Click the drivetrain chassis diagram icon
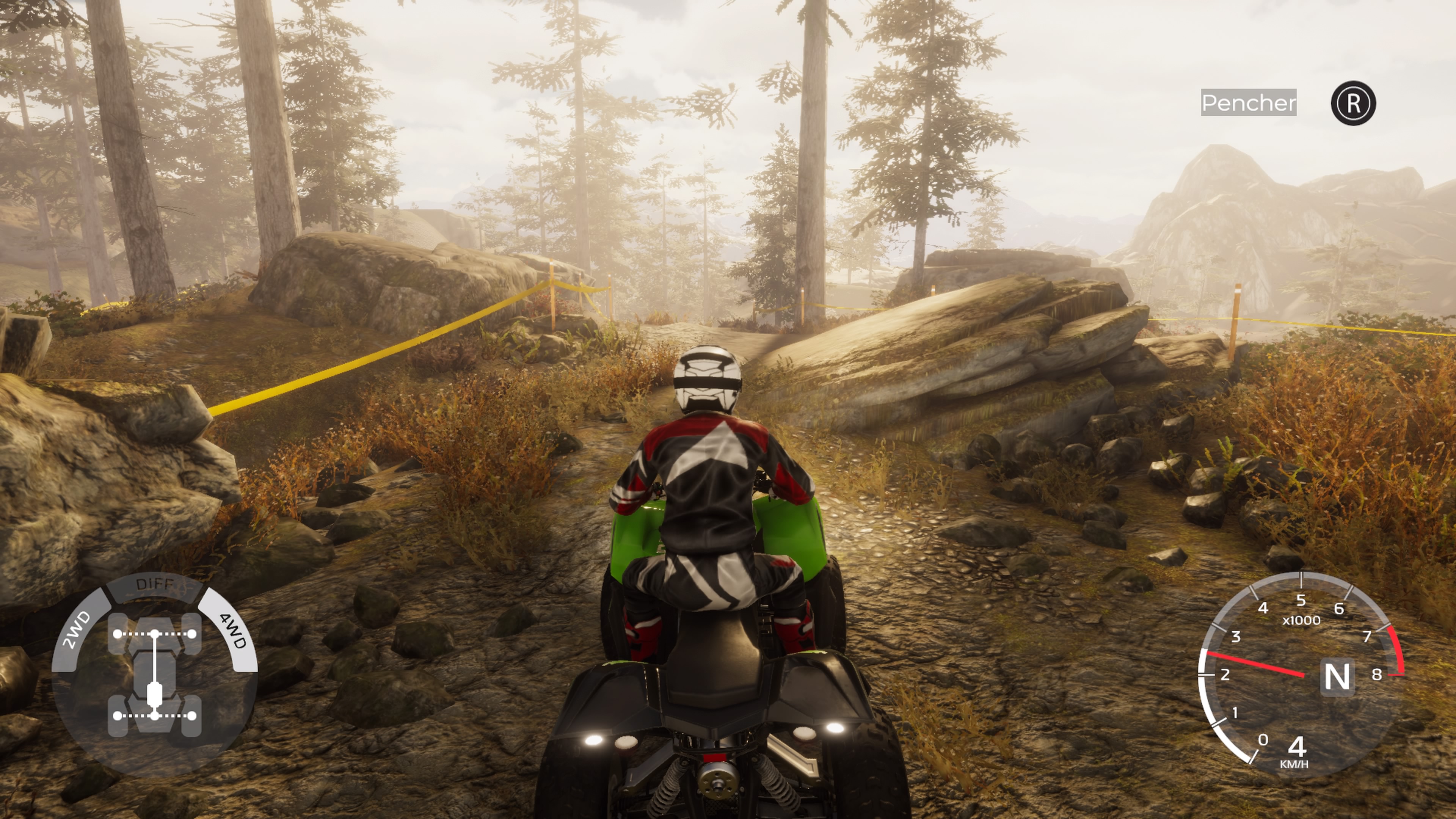 tap(154, 674)
